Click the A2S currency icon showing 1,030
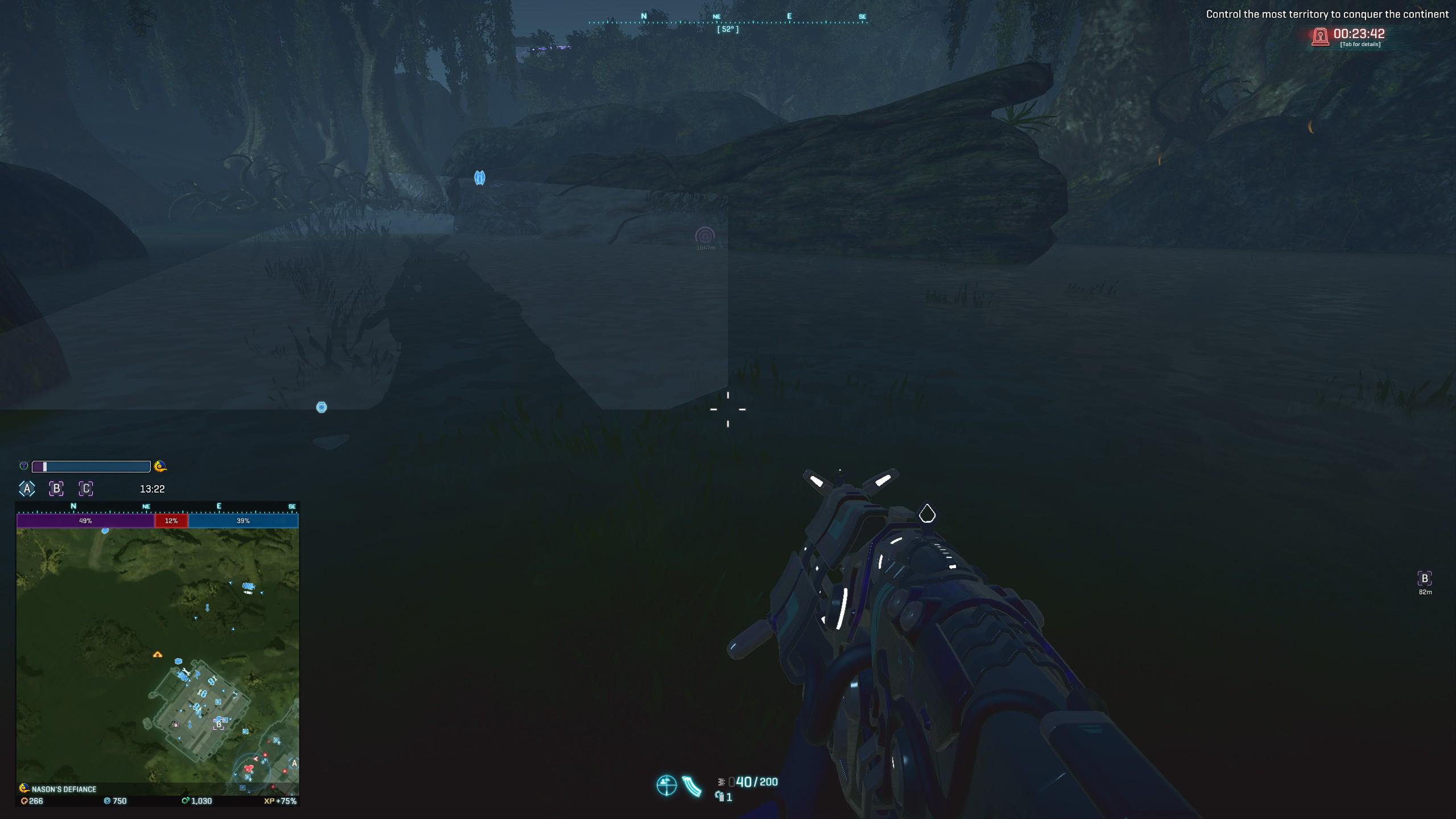The height and width of the screenshot is (819, 1456). pyautogui.click(x=184, y=800)
